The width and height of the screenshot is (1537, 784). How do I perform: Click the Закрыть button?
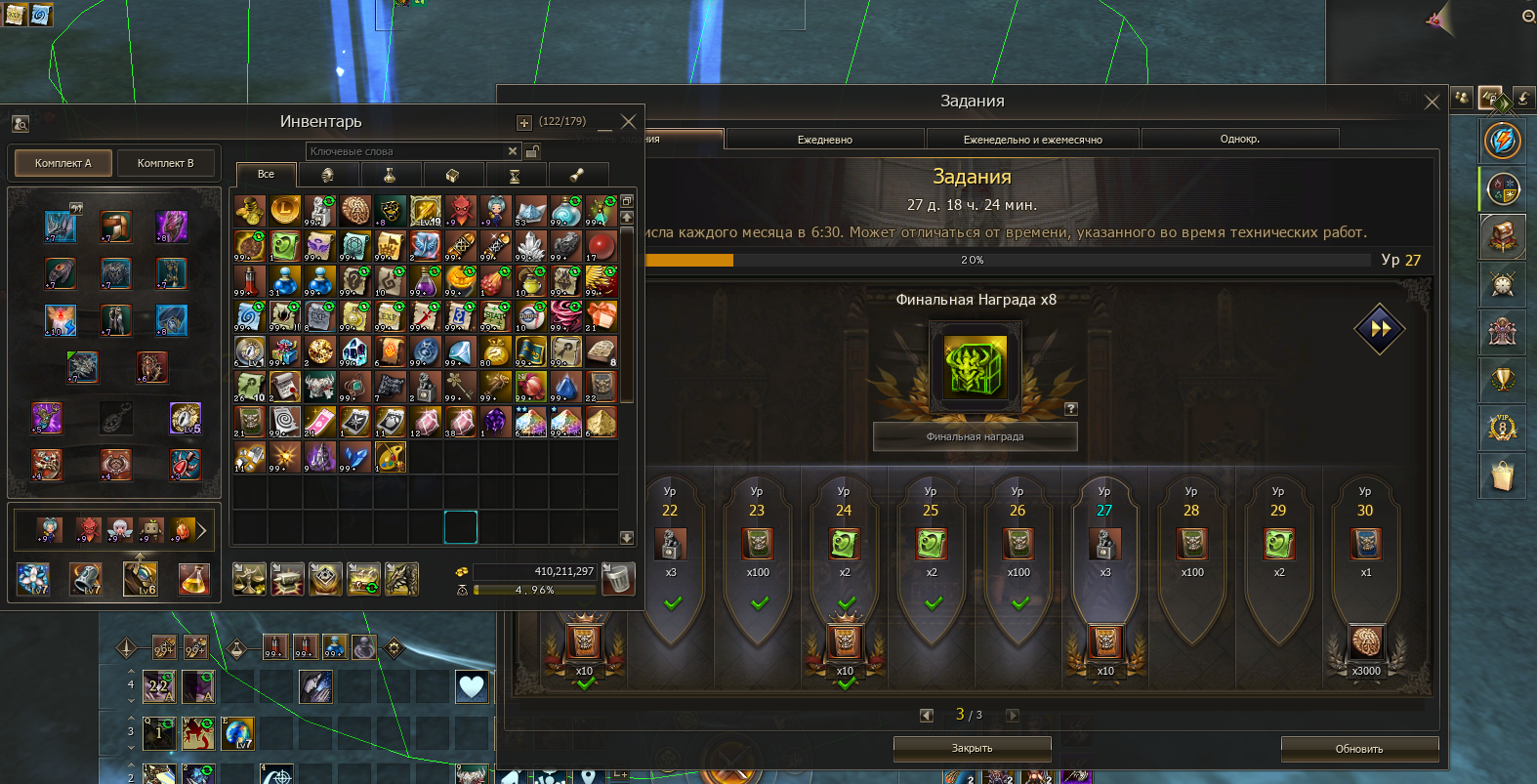[x=972, y=748]
